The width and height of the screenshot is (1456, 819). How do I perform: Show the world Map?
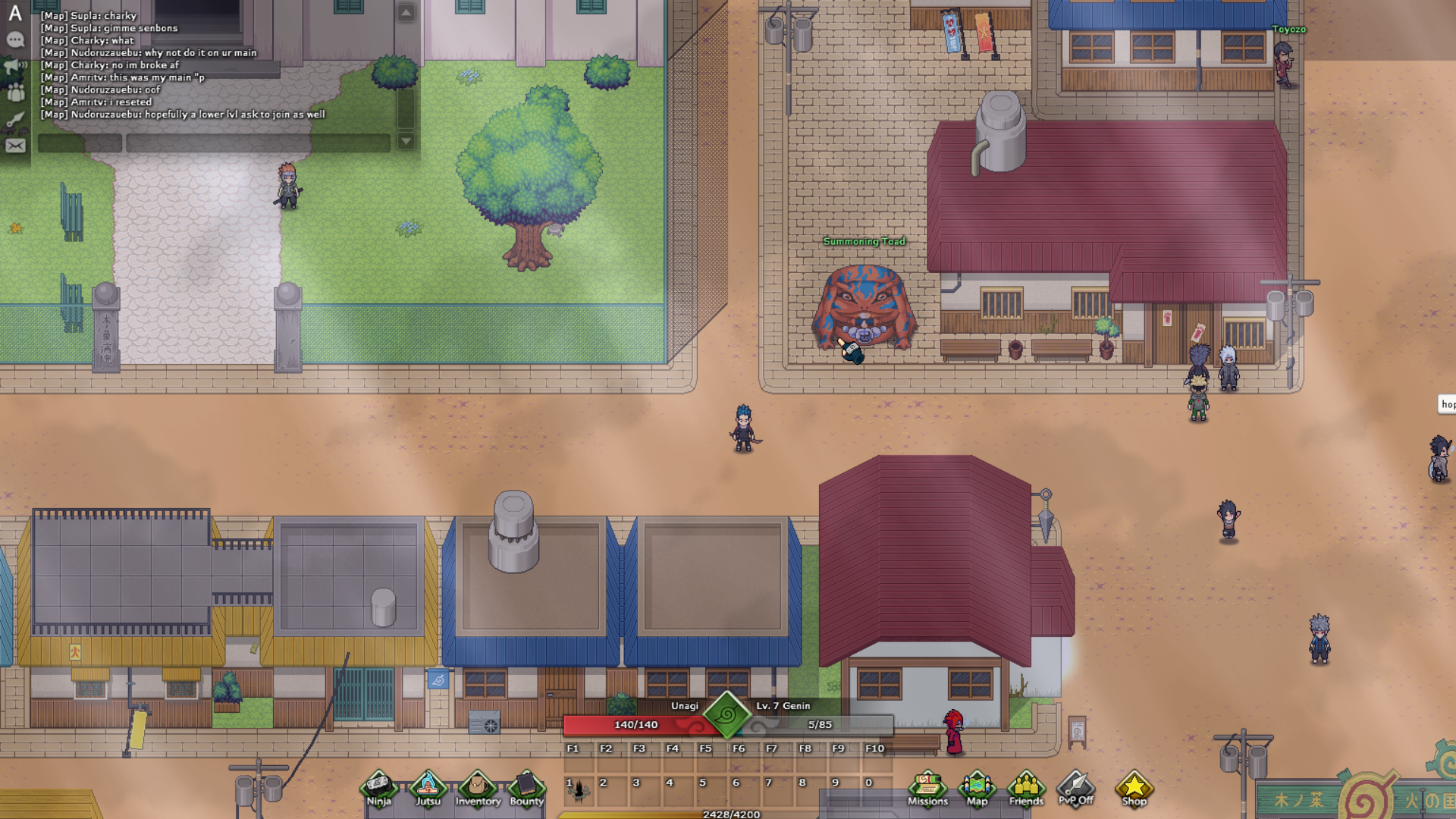[x=977, y=789]
